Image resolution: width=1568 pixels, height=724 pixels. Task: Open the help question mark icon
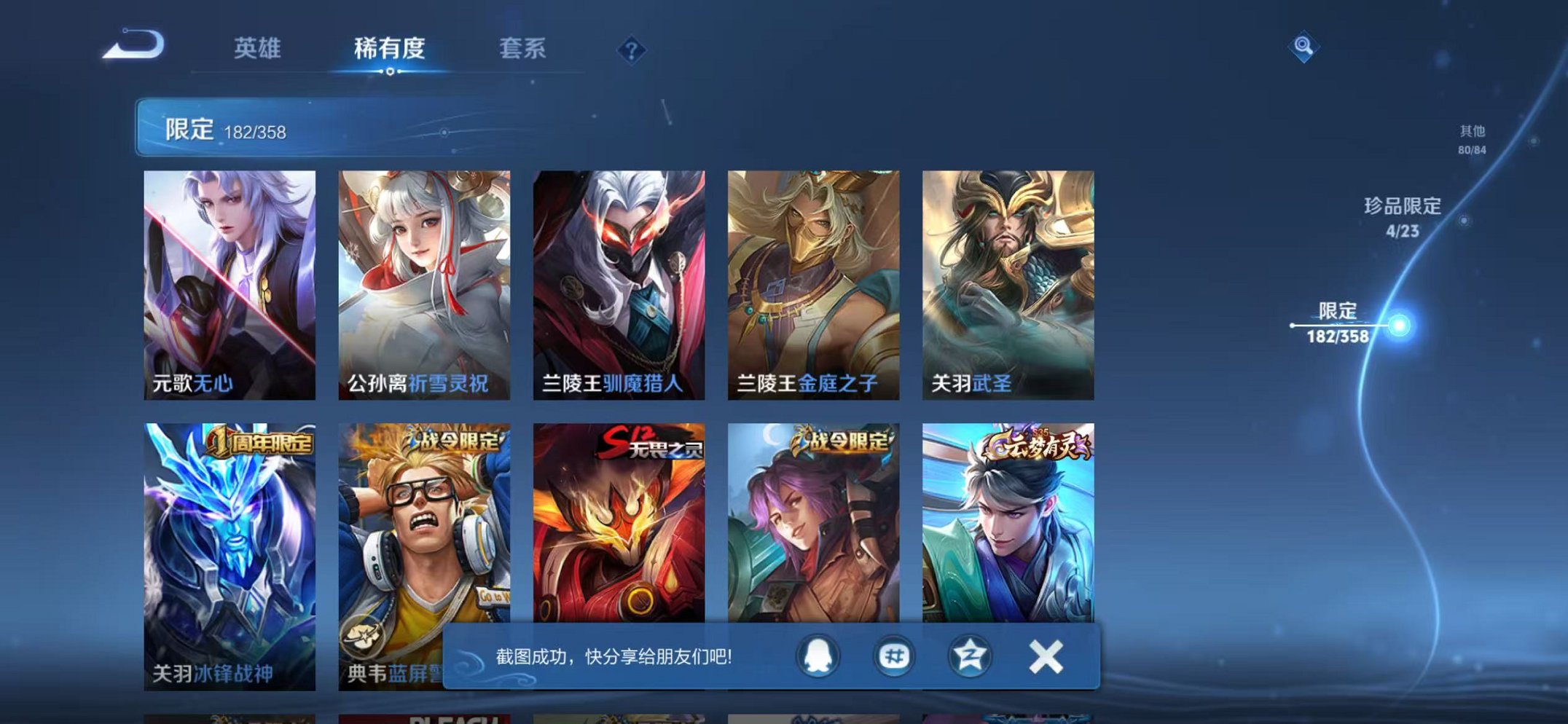coord(632,48)
